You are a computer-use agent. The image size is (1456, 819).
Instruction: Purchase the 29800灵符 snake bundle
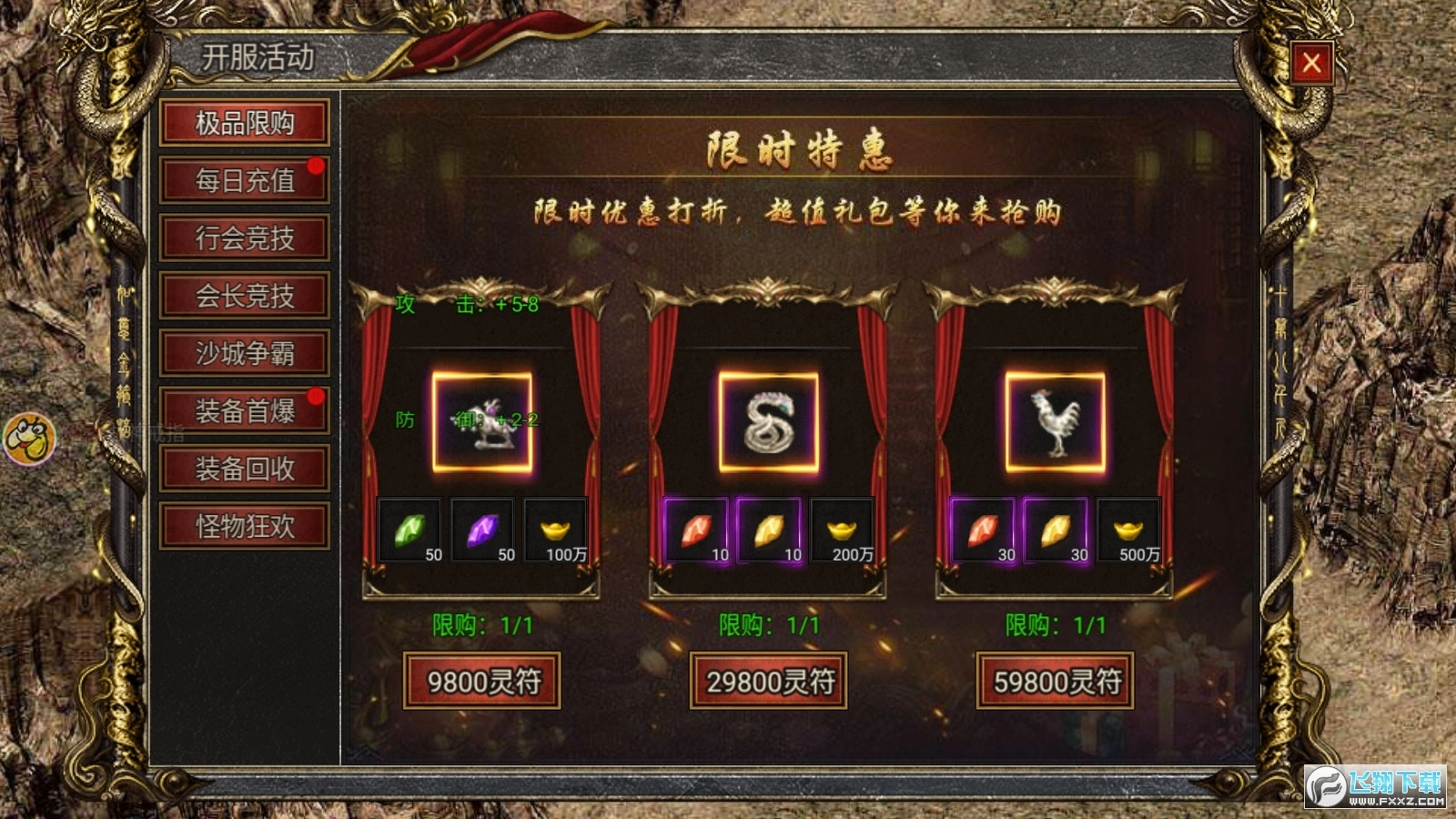coord(769,679)
